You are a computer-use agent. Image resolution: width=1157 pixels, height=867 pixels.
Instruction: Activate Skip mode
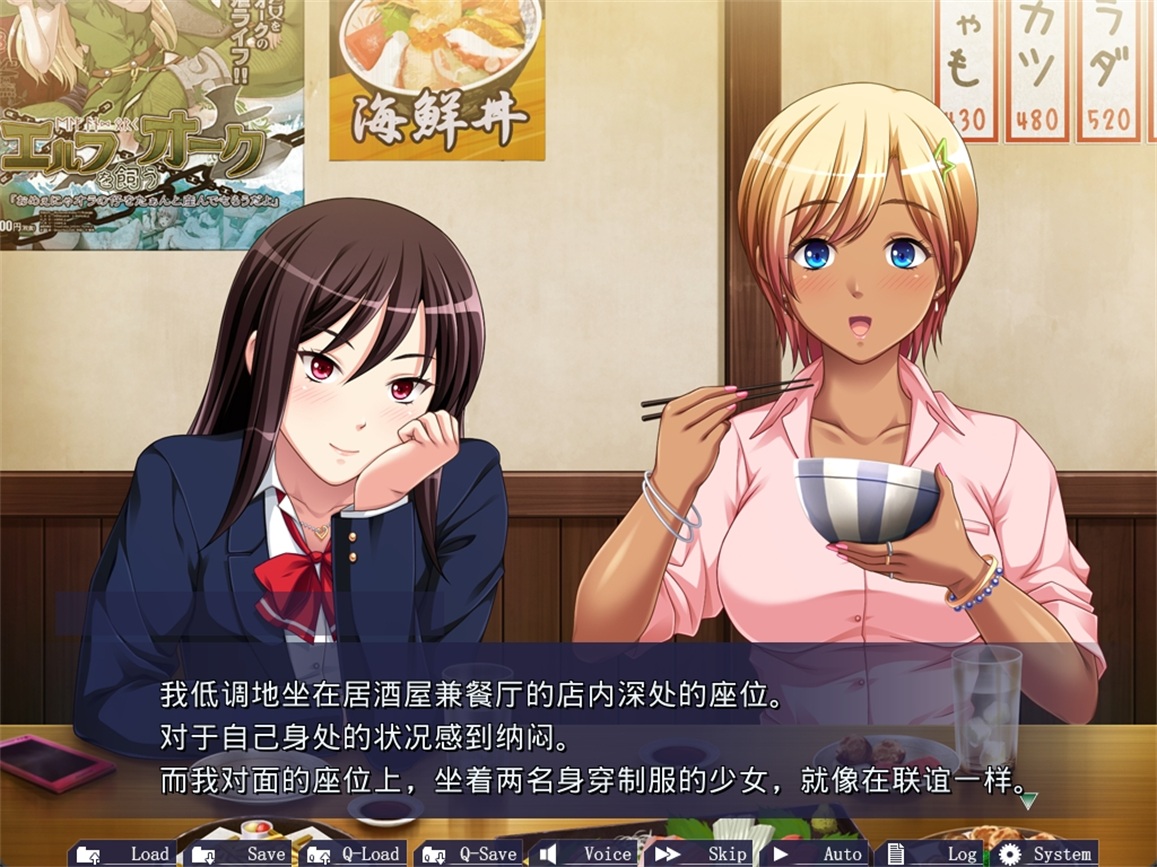703,853
